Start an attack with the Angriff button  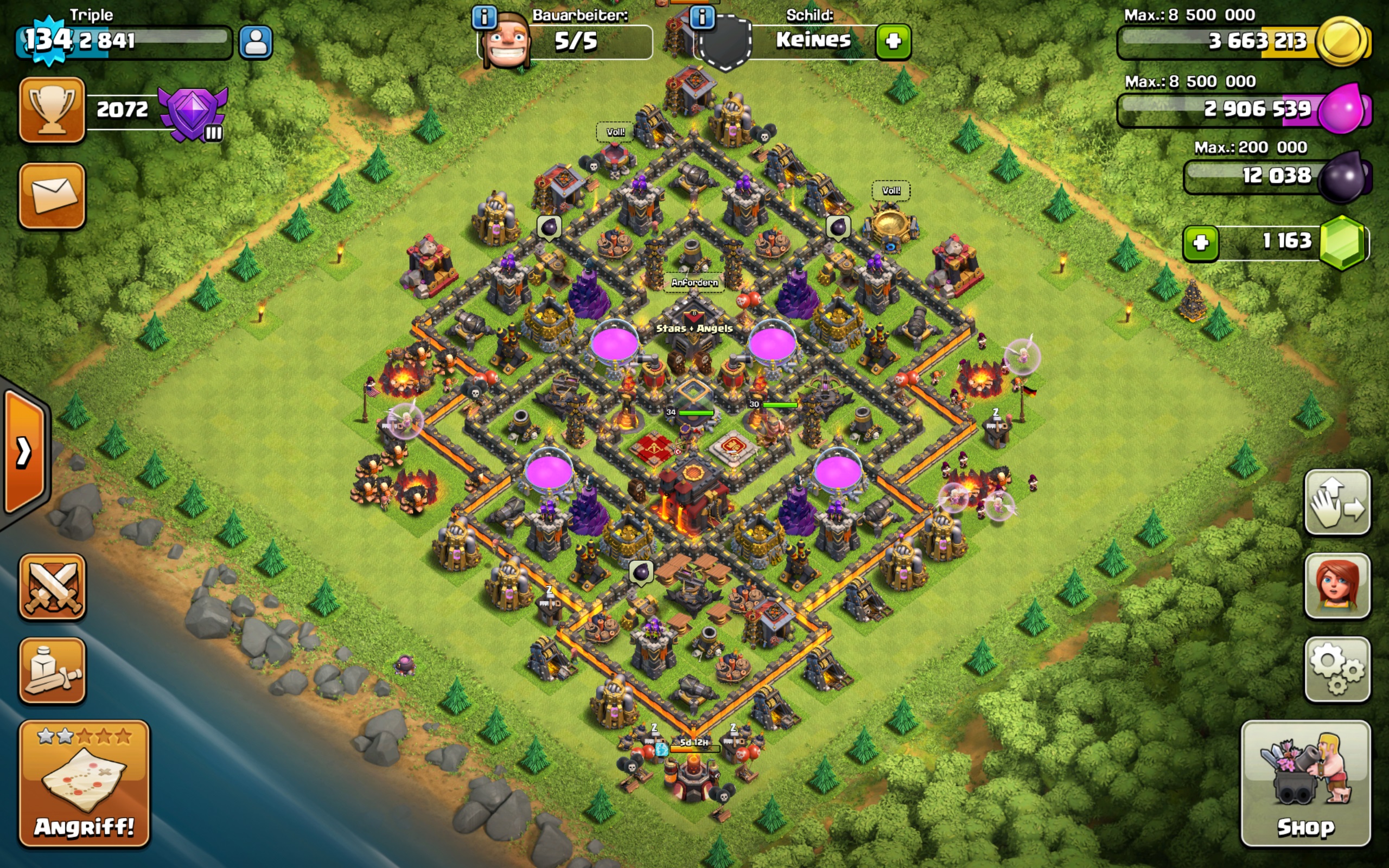pyautogui.click(x=85, y=783)
